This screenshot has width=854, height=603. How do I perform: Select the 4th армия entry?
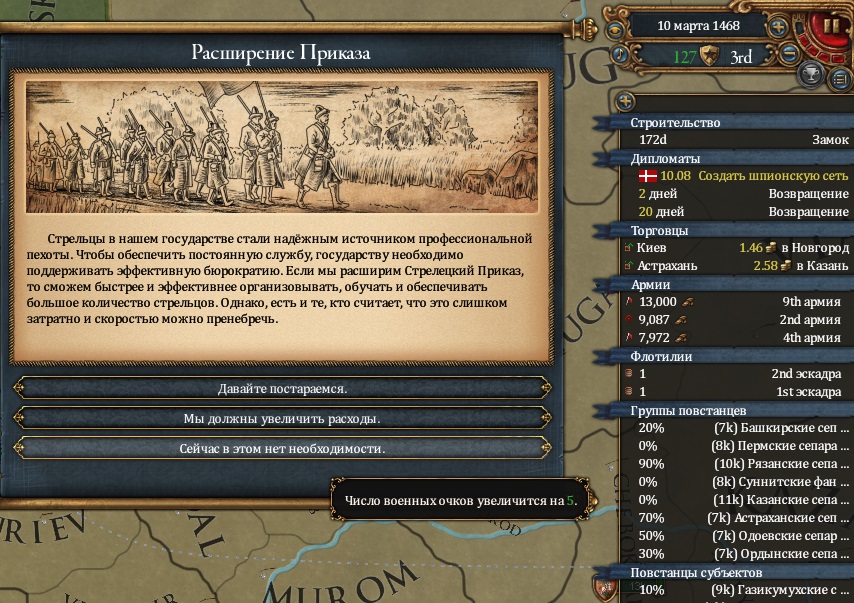pos(736,338)
